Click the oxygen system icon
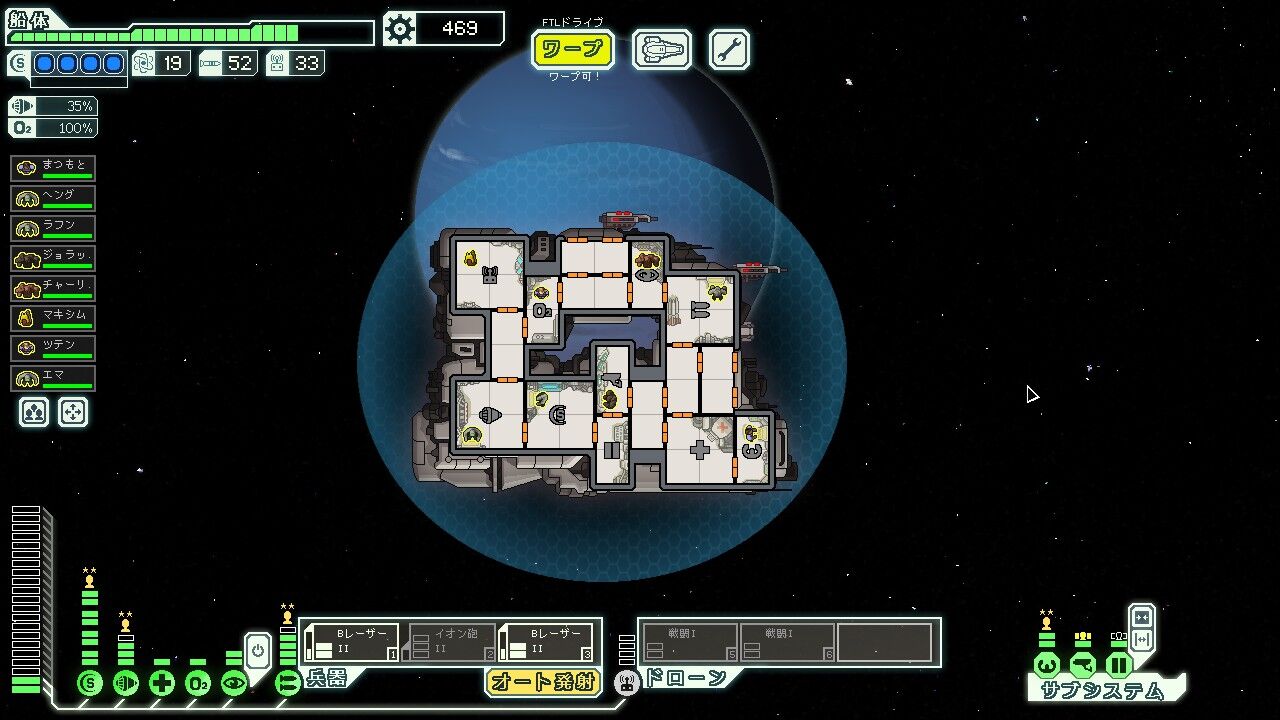 click(198, 683)
